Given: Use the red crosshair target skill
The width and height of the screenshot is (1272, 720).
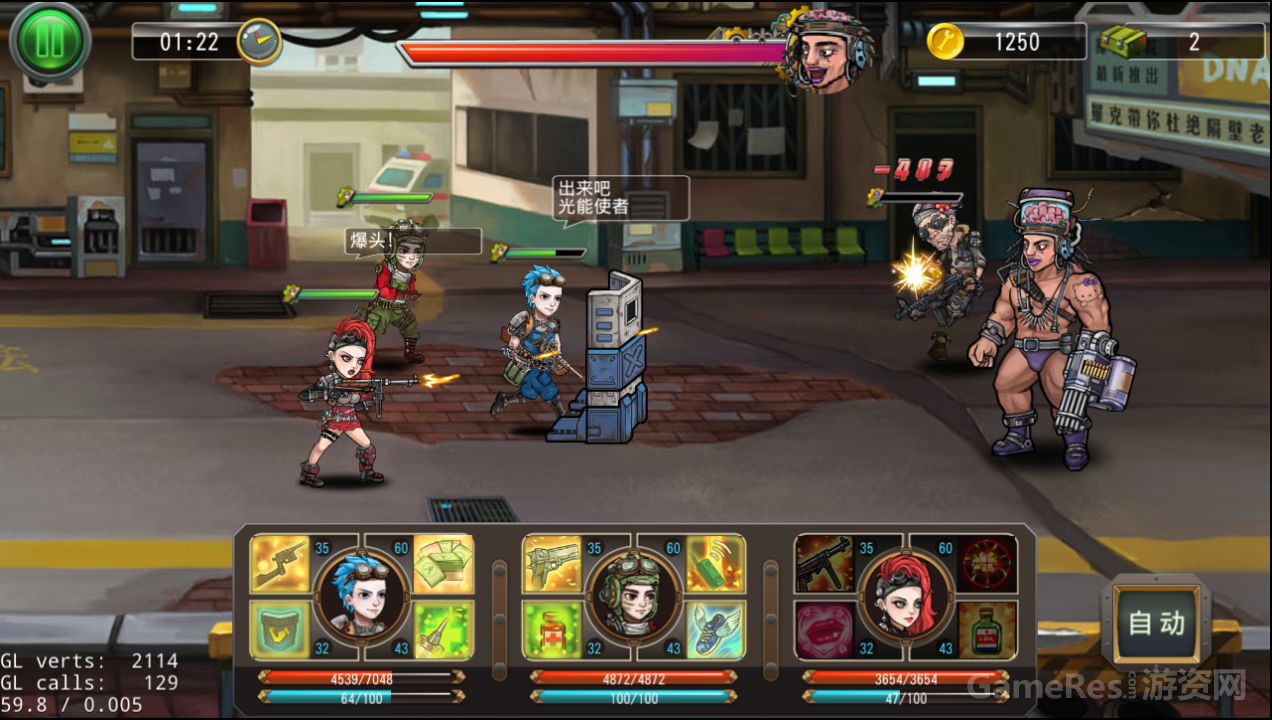Looking at the screenshot, I should 987,564.
